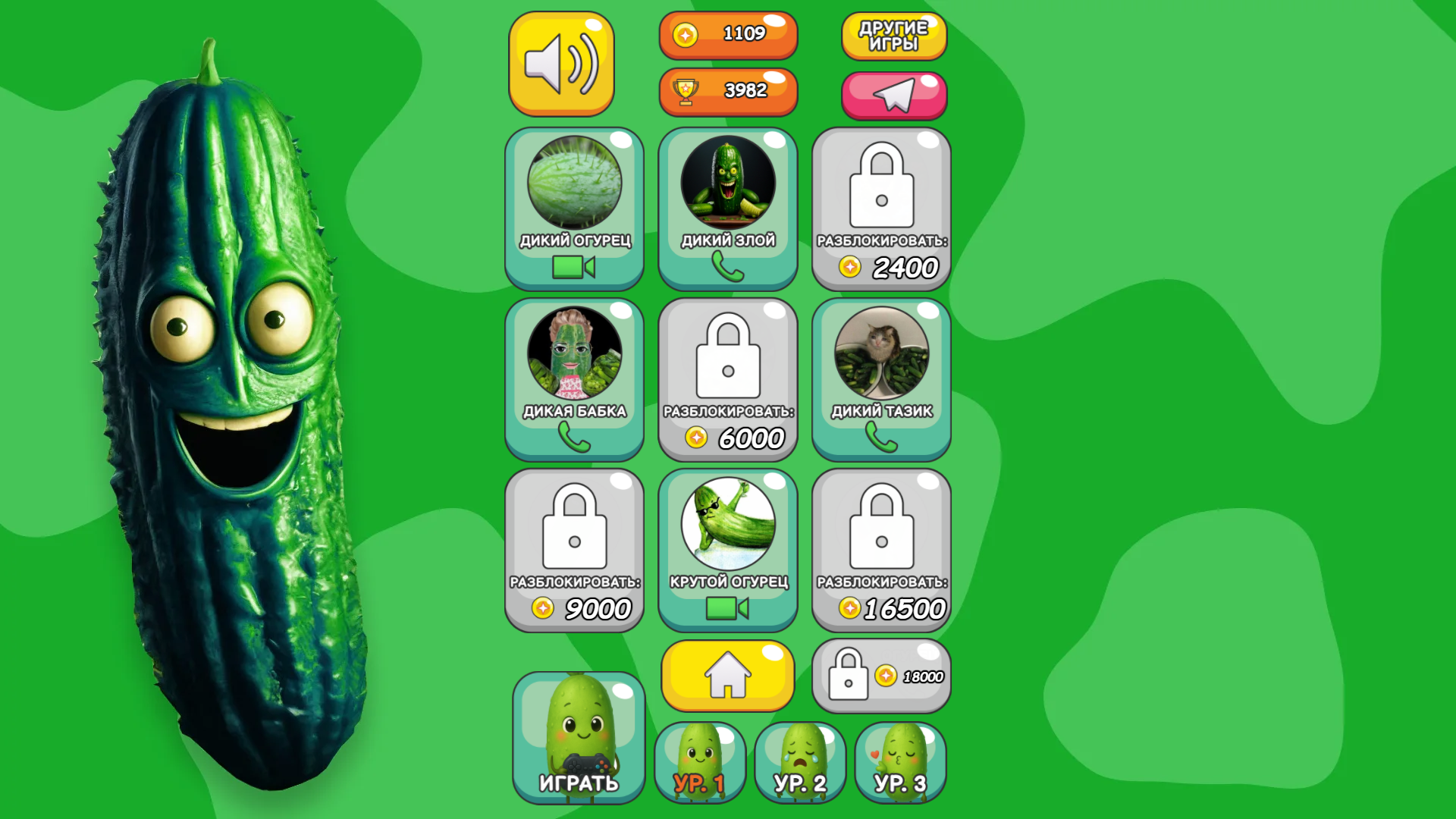Tap the phone icon under Дикий Тазик
The width and height of the screenshot is (1456, 819).
coord(880,438)
